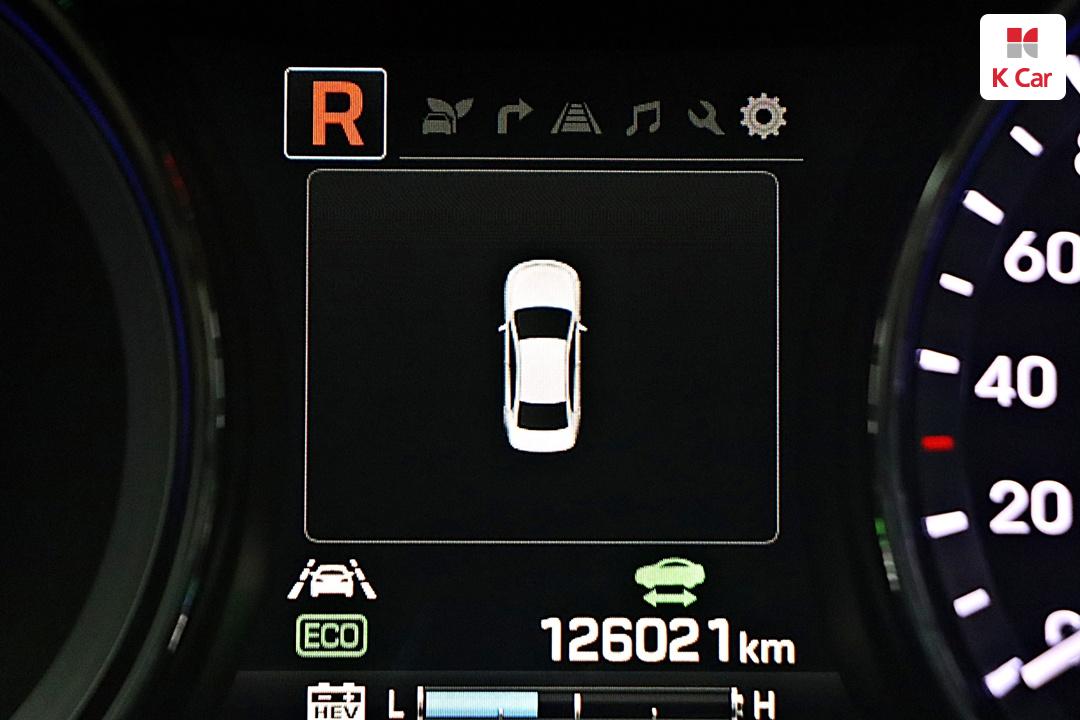Click the K Car logo
The height and width of the screenshot is (720, 1080).
click(x=1022, y=57)
